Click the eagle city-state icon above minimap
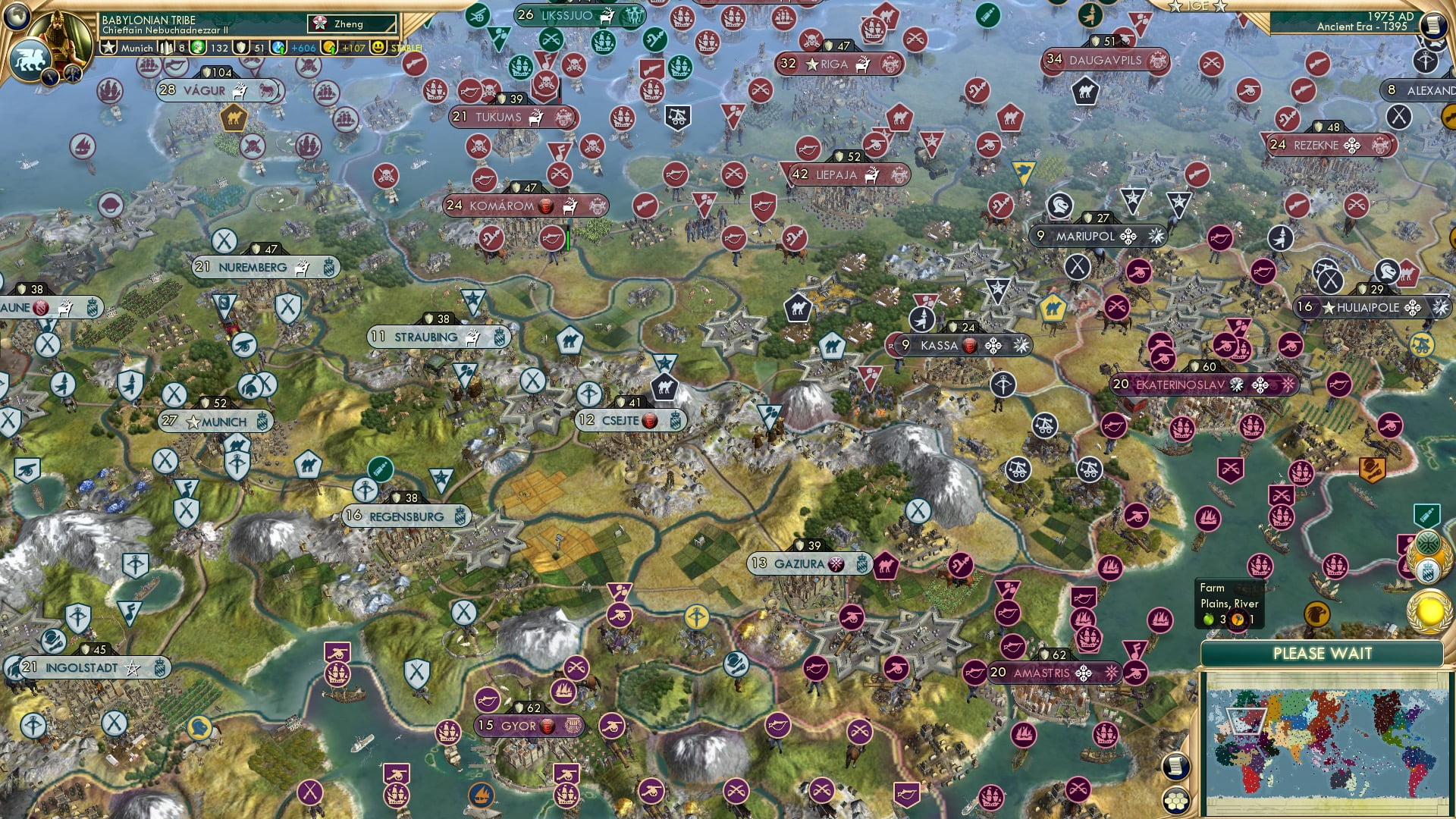 point(1317,612)
